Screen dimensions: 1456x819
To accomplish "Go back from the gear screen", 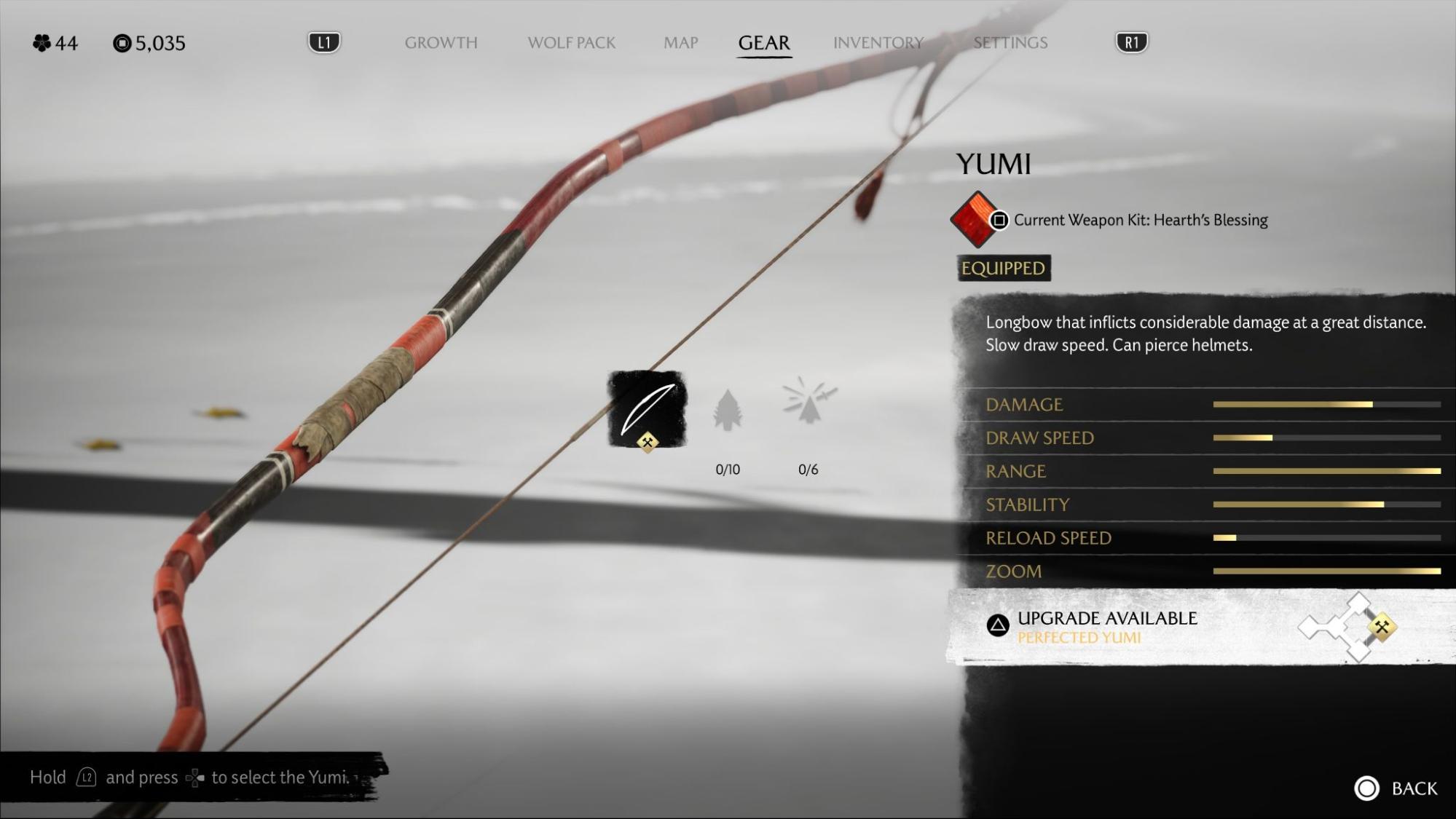I will pyautogui.click(x=1396, y=788).
